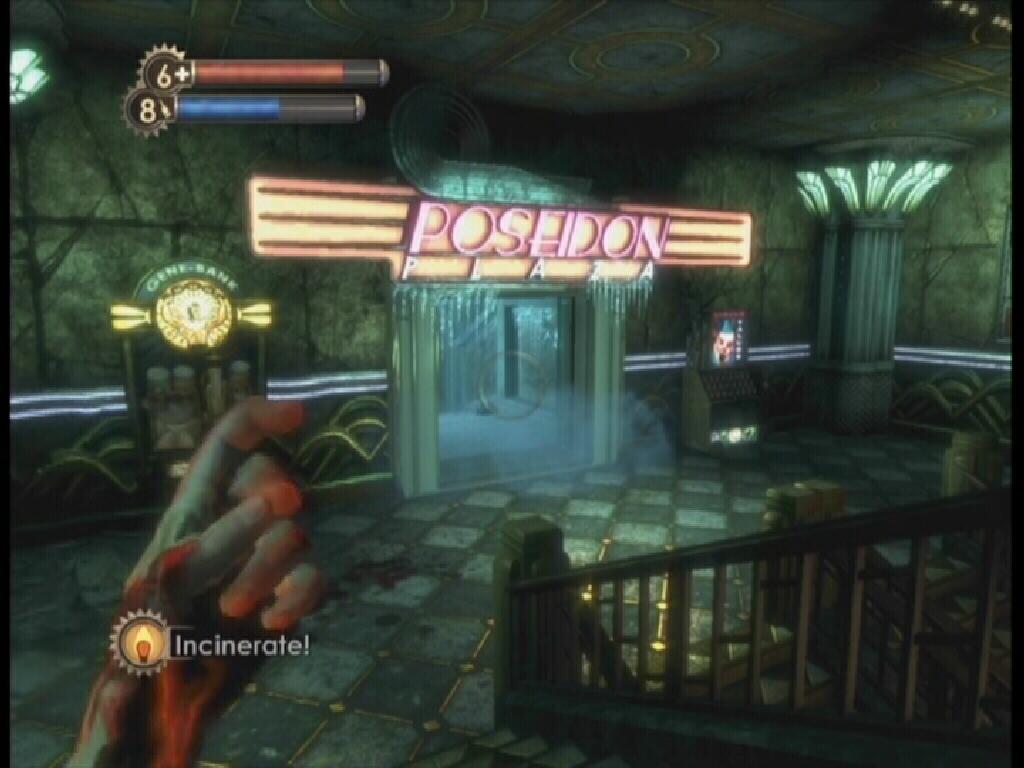Select the Incinerate plasmid icon
1024x768 pixels.
pos(140,643)
